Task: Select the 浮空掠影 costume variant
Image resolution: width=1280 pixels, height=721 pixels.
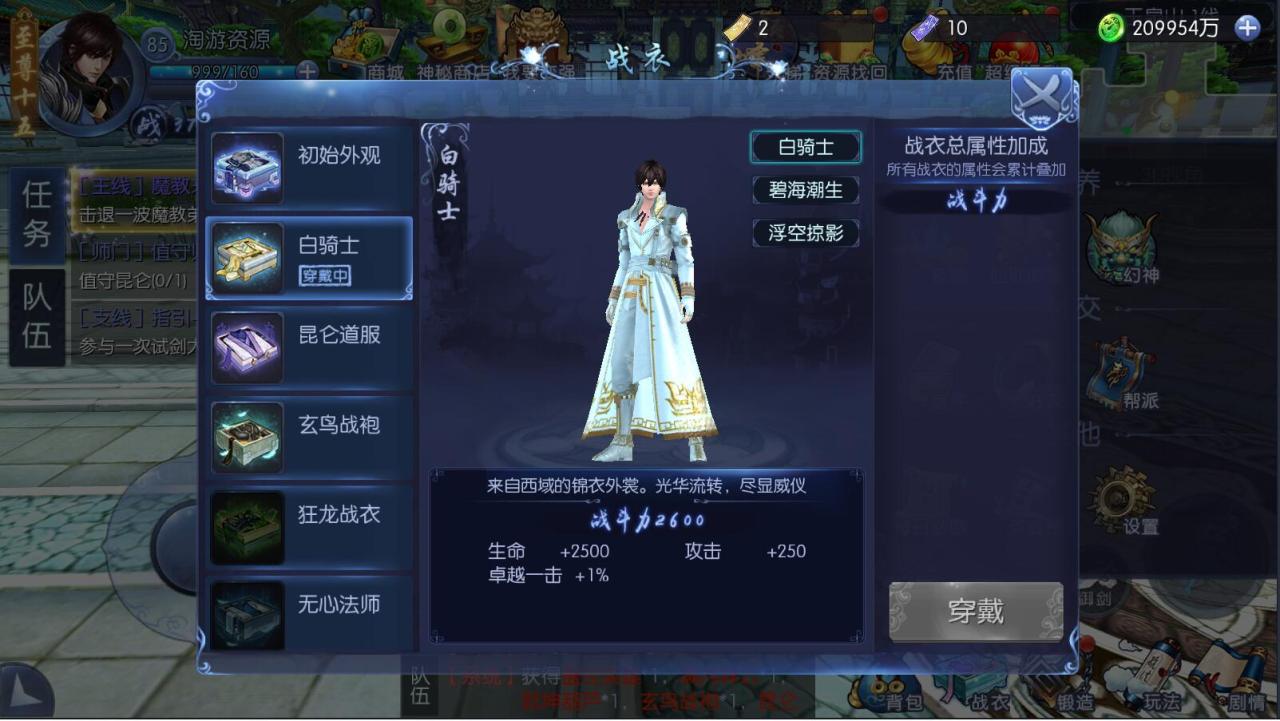Action: click(x=806, y=233)
